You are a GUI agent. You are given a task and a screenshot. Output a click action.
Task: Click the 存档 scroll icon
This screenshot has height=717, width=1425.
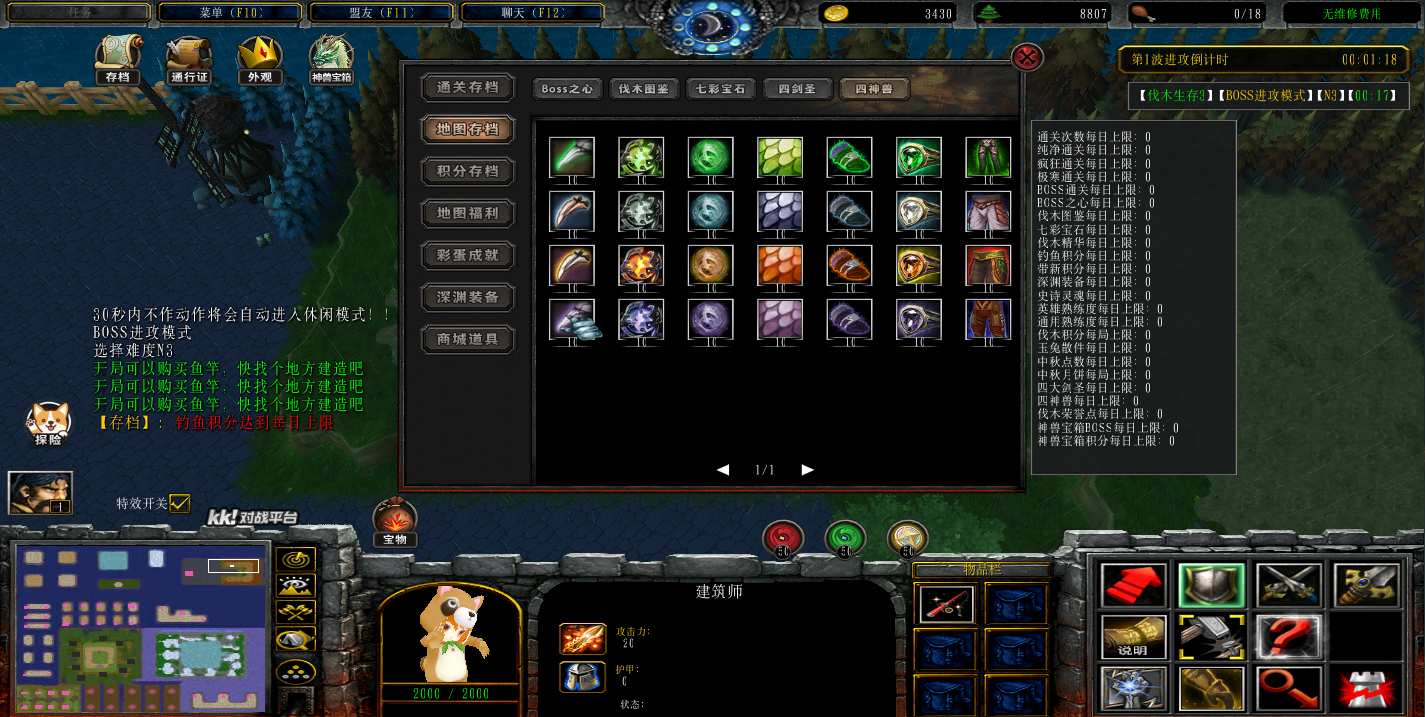[117, 58]
